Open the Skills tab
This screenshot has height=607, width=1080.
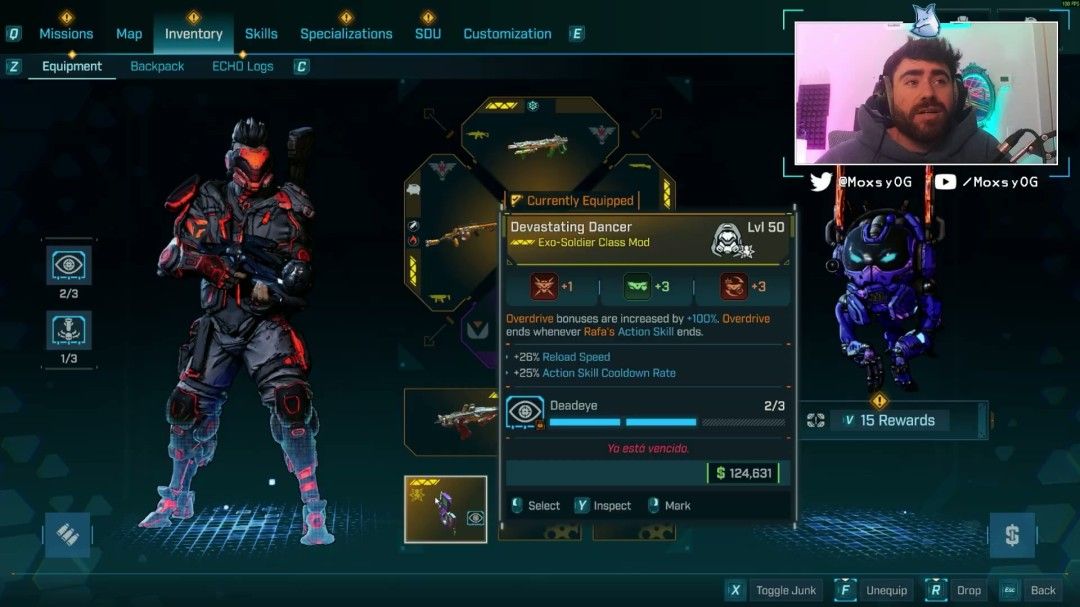pyautogui.click(x=261, y=34)
